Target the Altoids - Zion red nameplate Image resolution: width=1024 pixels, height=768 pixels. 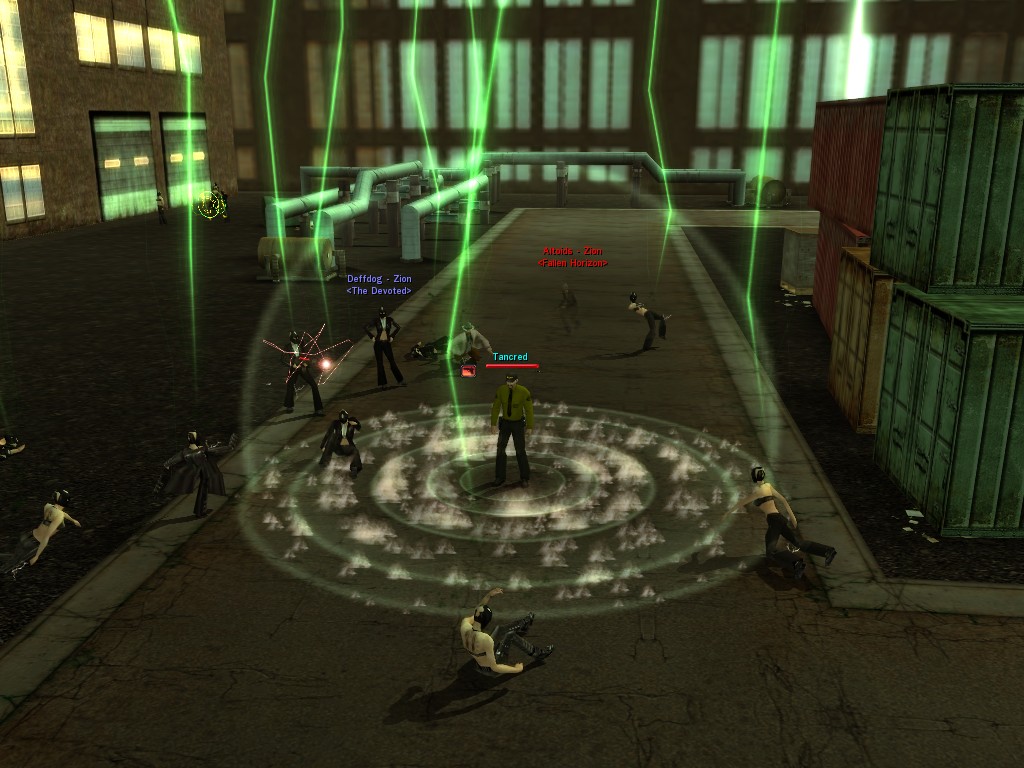click(x=572, y=251)
